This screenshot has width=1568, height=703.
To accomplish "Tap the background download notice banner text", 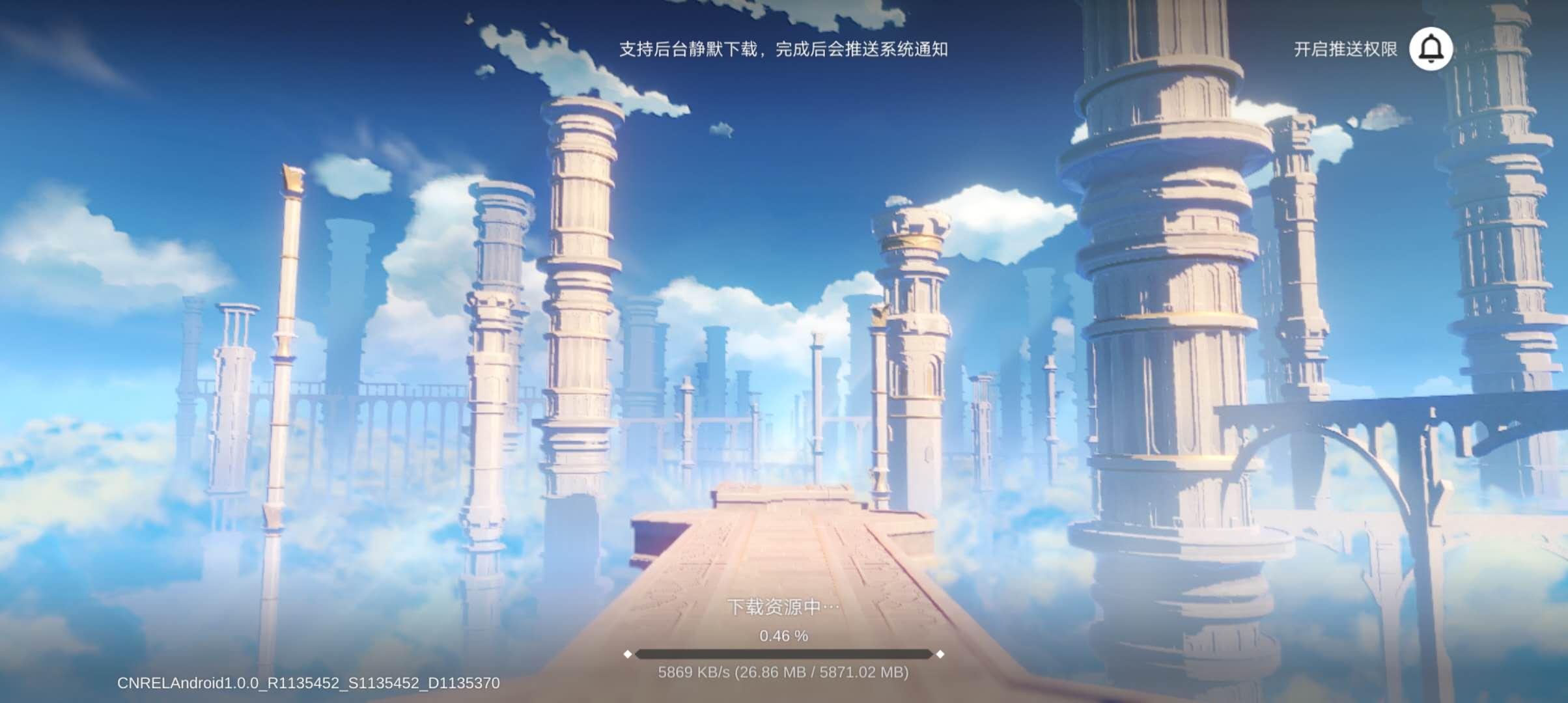I will [784, 48].
